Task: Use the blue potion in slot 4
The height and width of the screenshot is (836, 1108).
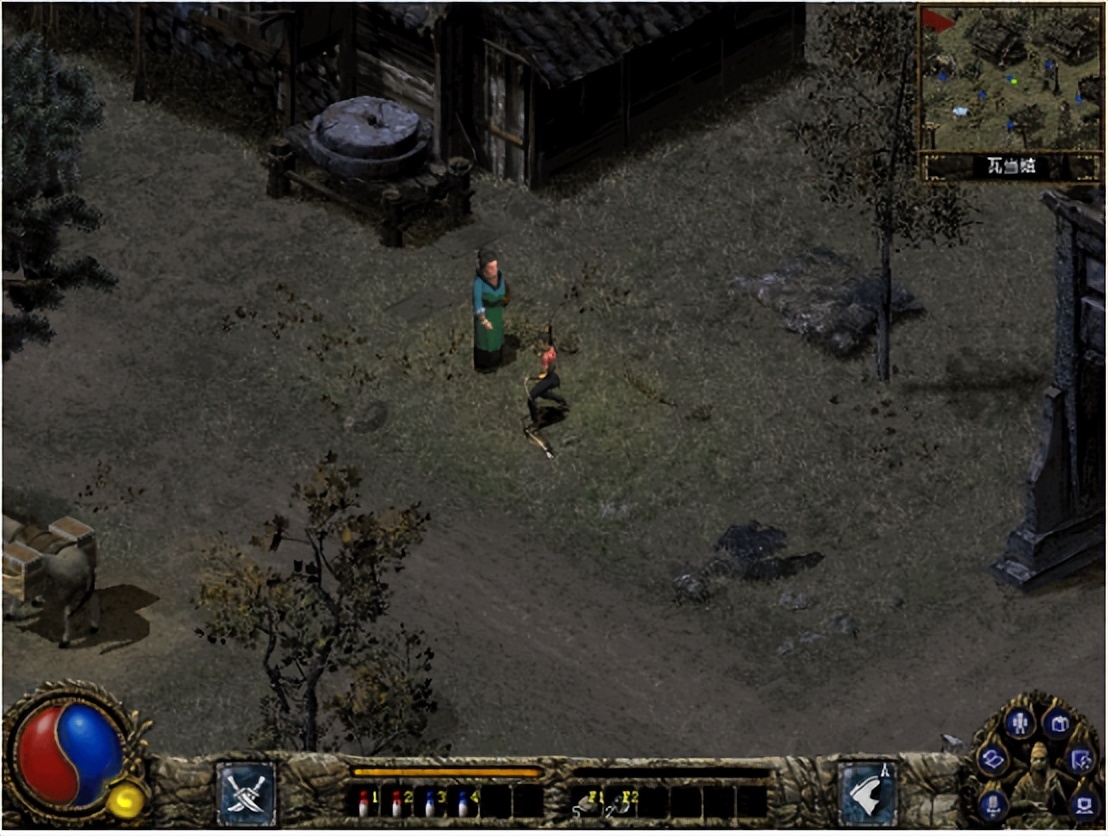Action: (463, 803)
